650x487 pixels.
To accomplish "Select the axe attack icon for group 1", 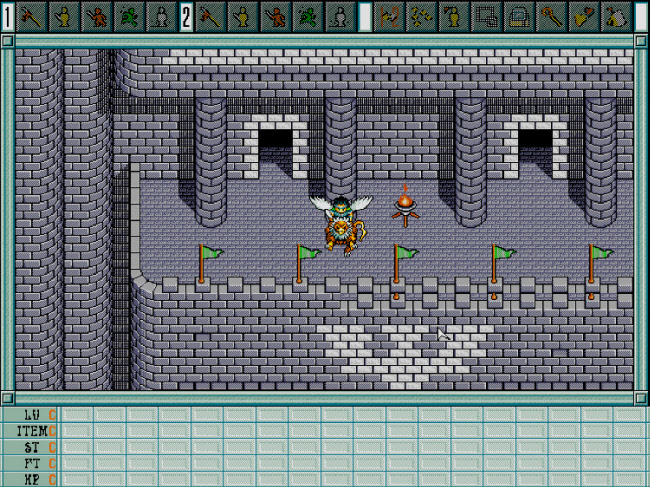I will (x=32, y=15).
